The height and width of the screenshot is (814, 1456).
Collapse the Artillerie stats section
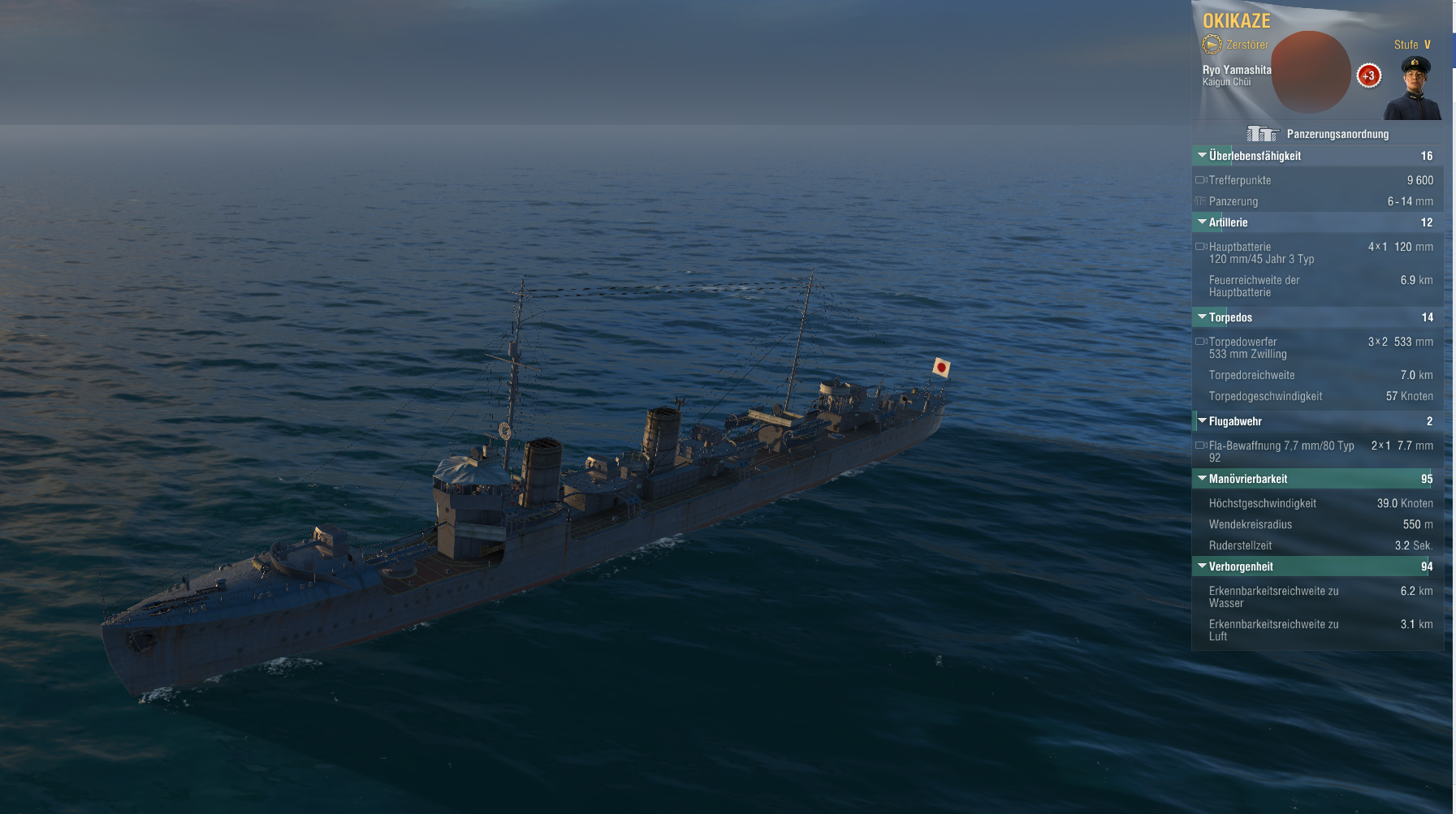(x=1203, y=222)
